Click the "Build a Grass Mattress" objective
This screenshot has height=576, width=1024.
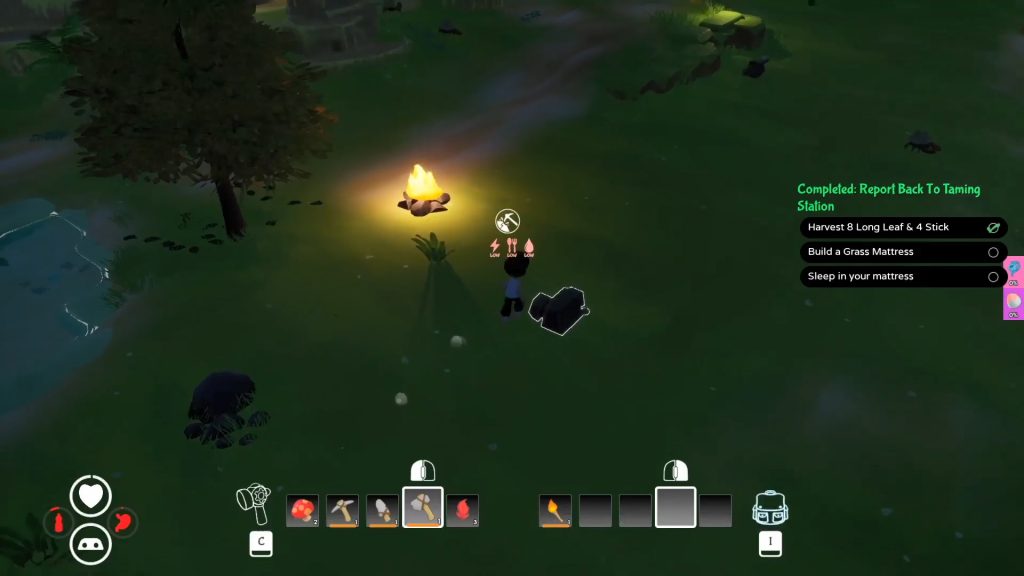pyautogui.click(x=903, y=252)
